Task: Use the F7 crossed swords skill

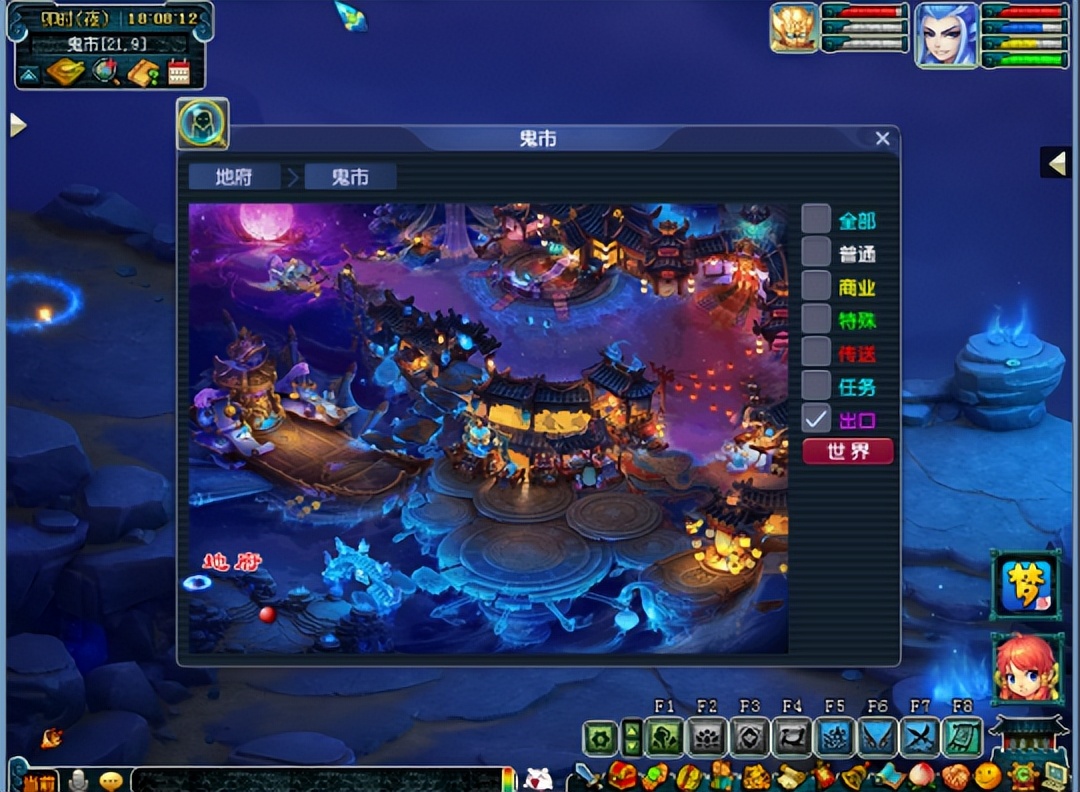Action: point(920,738)
